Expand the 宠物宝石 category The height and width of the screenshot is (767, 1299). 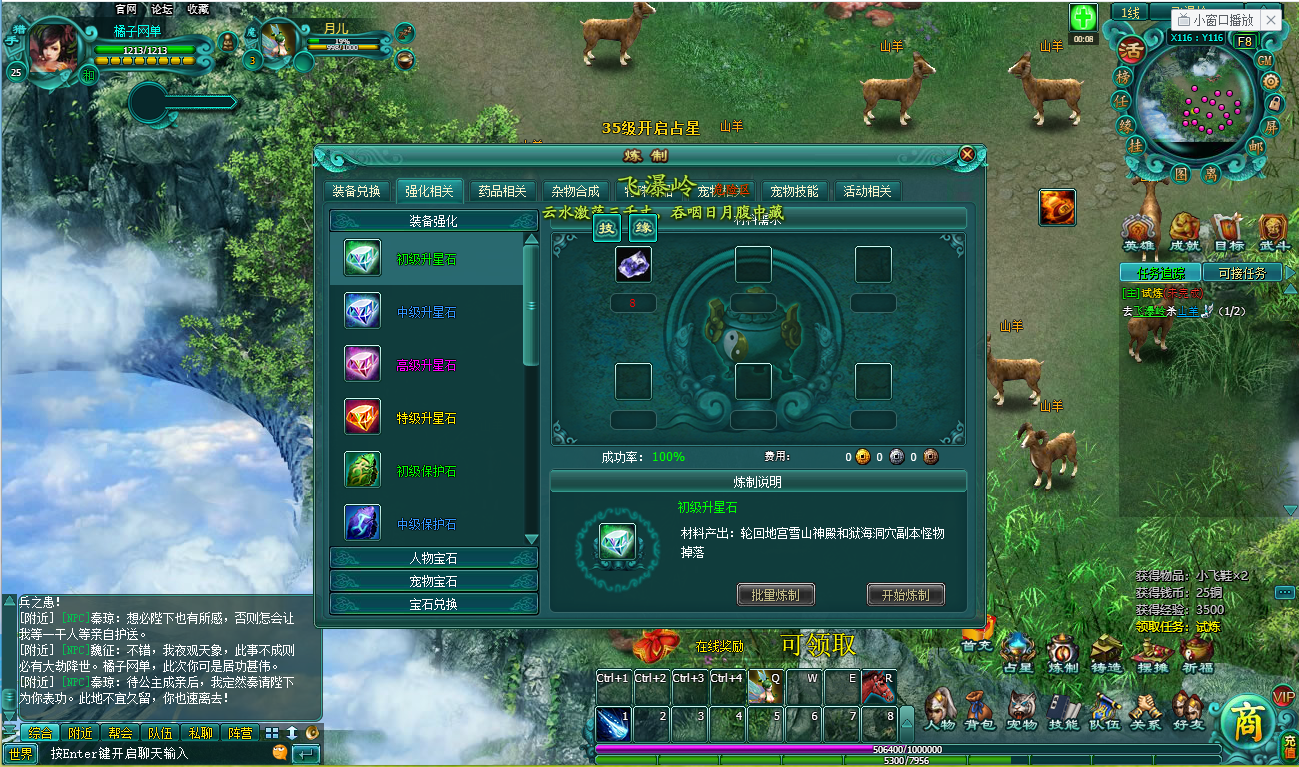click(433, 580)
